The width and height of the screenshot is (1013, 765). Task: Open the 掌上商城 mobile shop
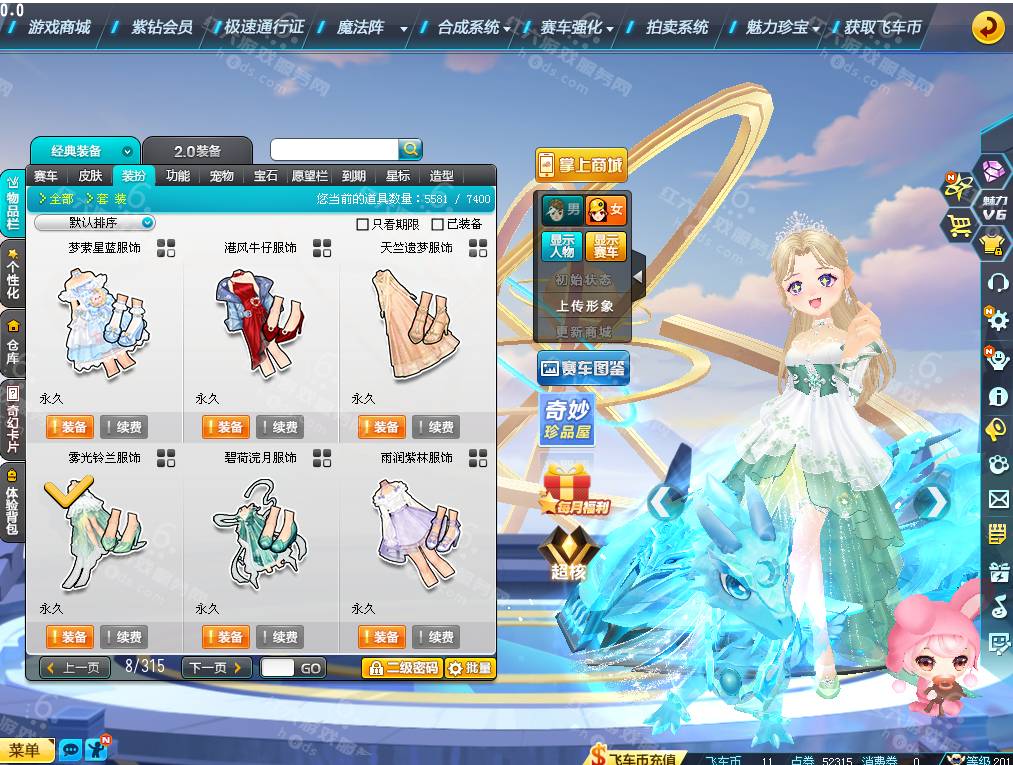581,165
